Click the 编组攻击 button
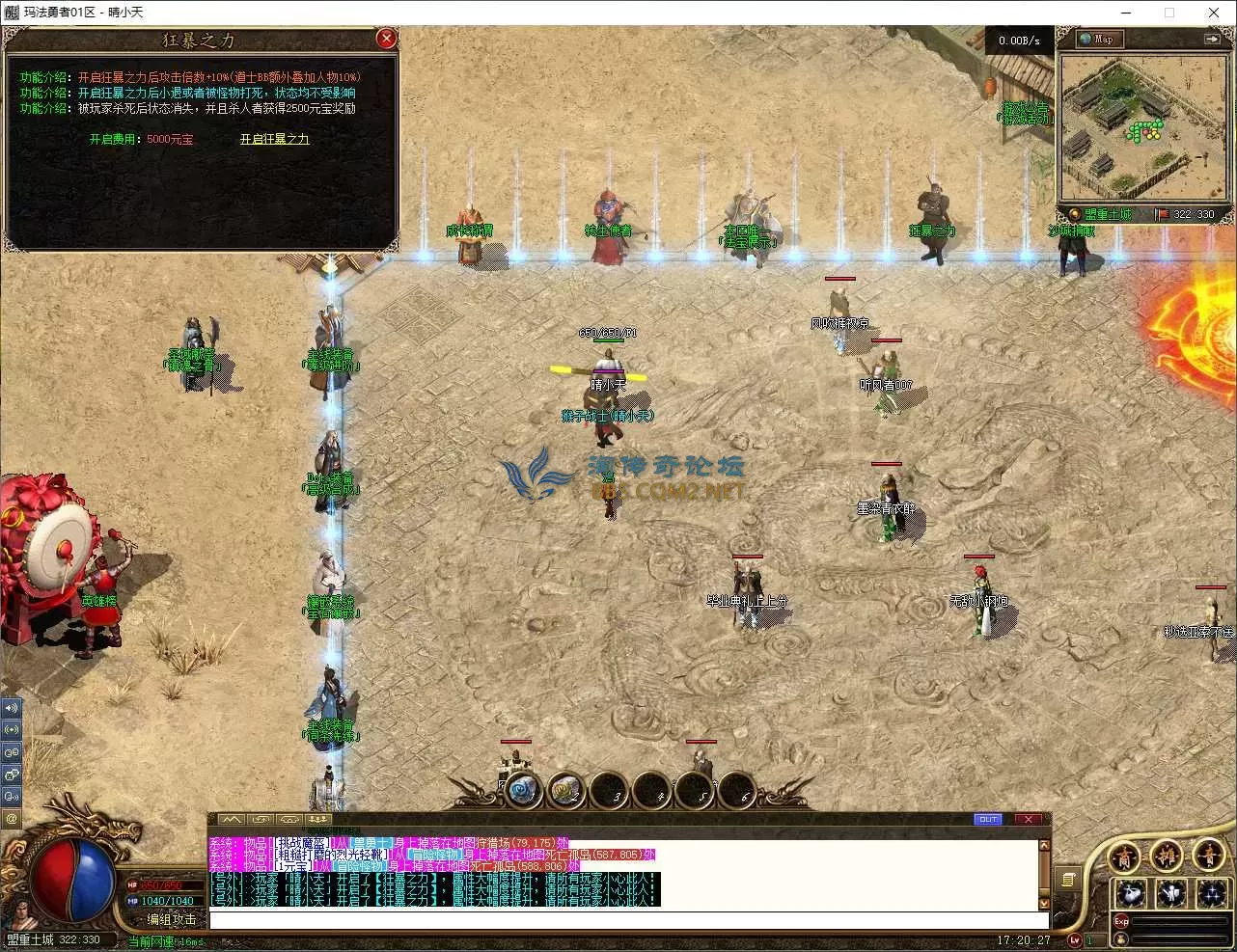1237x952 pixels. point(171,920)
